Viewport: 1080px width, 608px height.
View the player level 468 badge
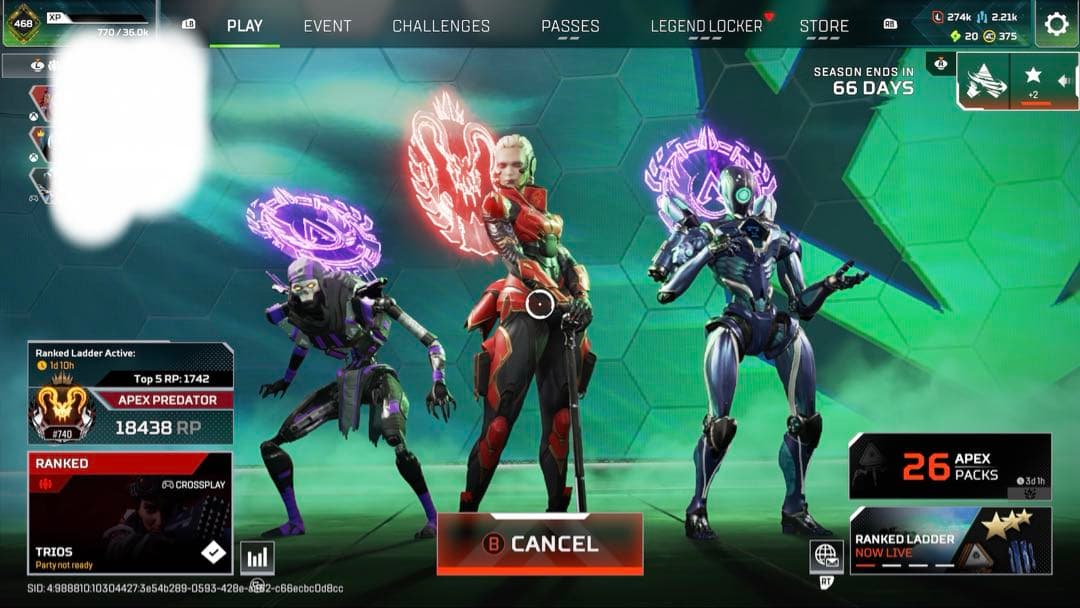23,24
